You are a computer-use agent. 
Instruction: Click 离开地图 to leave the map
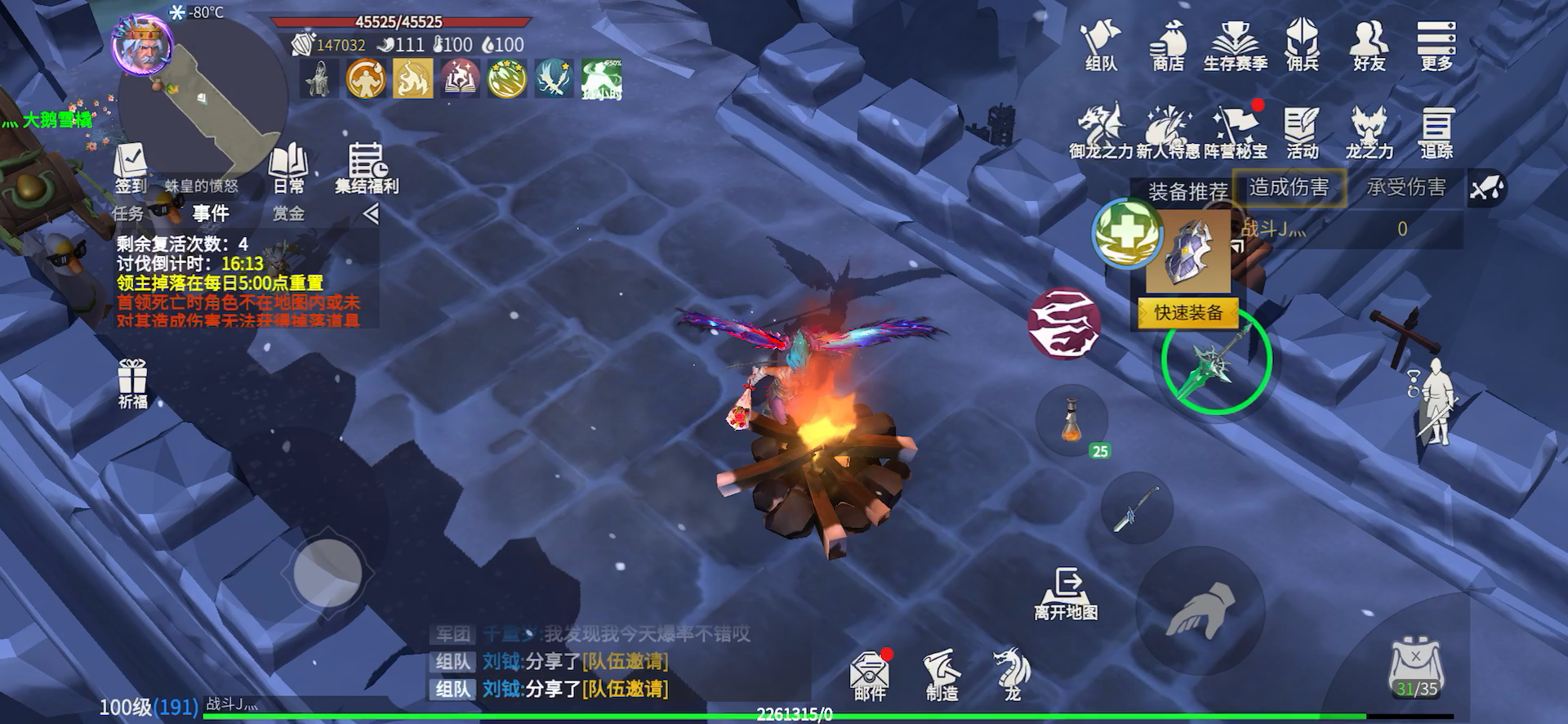(x=1066, y=594)
